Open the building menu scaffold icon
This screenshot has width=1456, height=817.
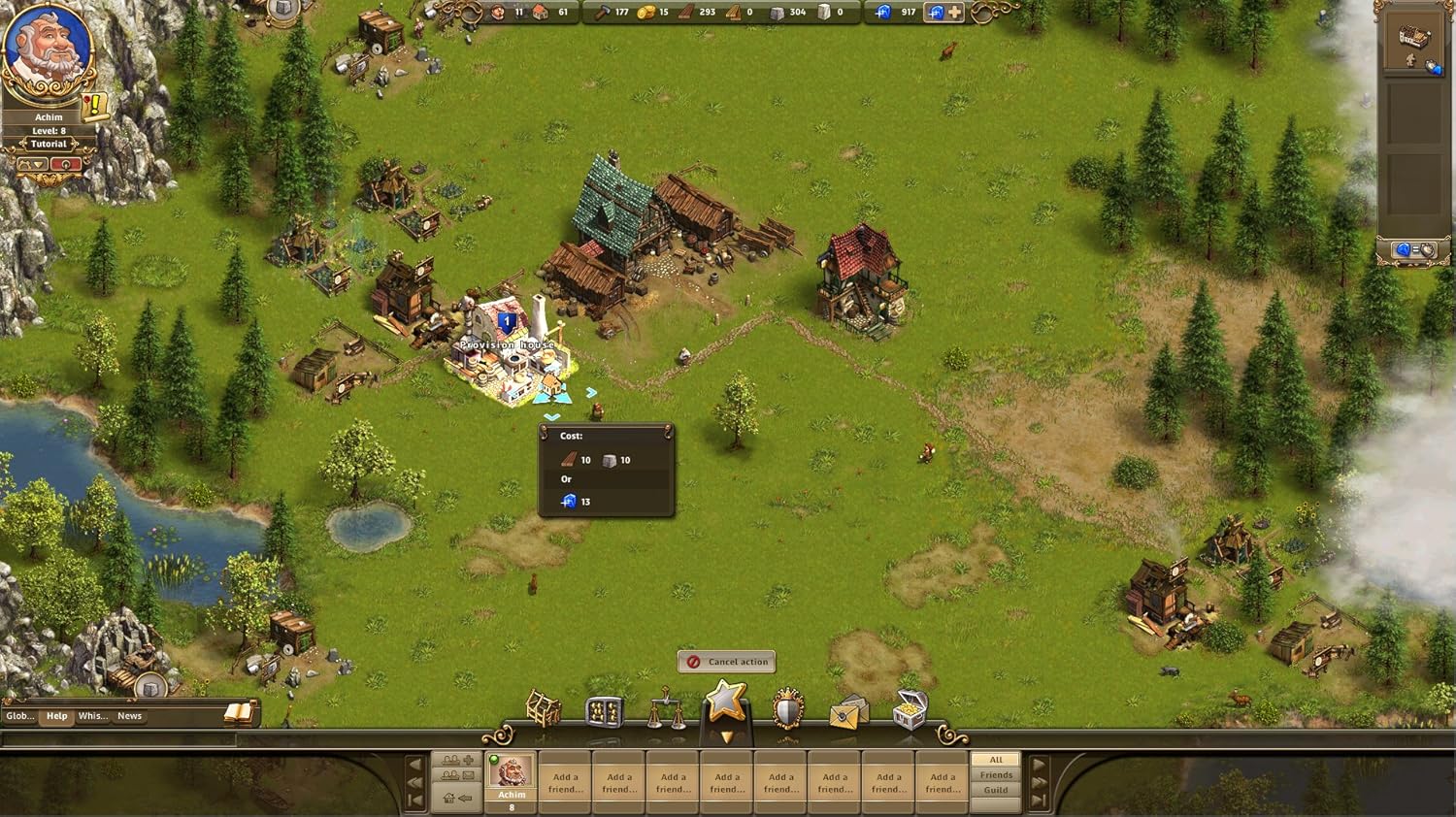[x=544, y=710]
